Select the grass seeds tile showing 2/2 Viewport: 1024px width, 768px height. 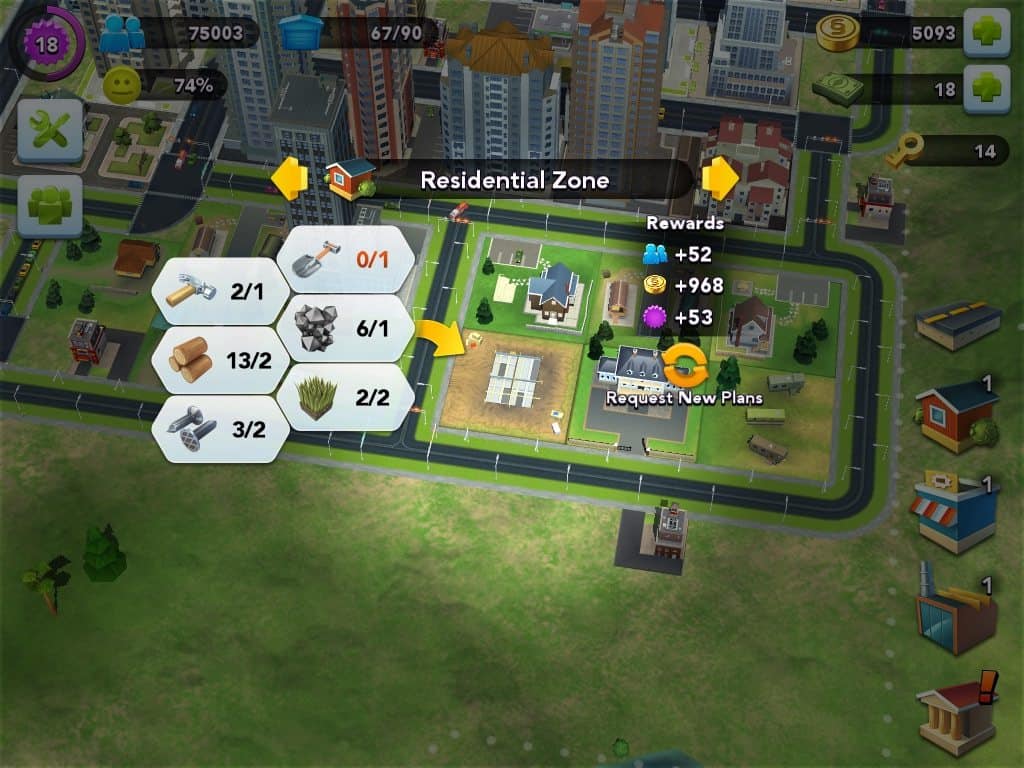click(x=347, y=396)
